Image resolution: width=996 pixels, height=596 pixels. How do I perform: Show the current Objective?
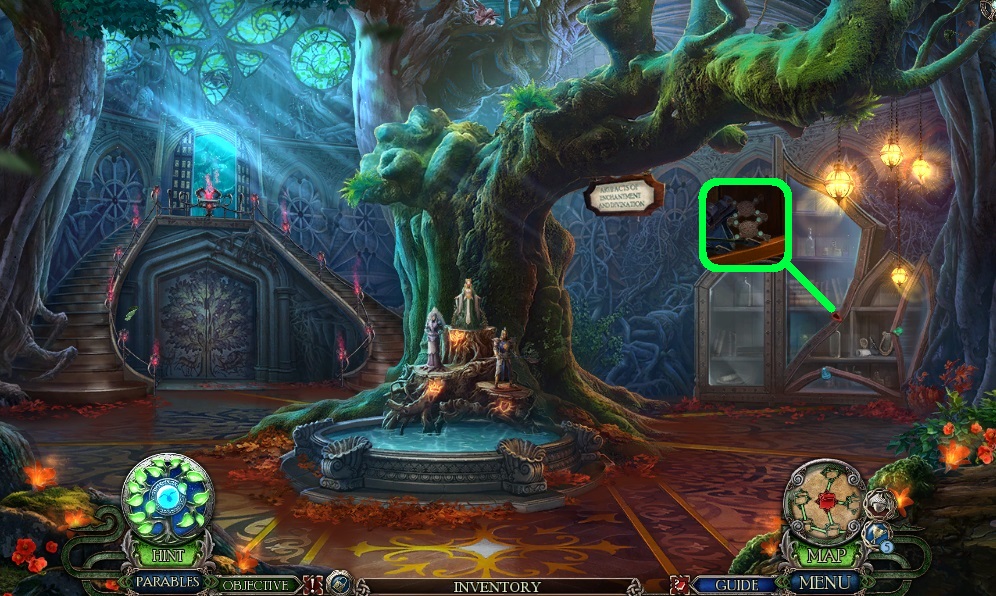[255, 585]
